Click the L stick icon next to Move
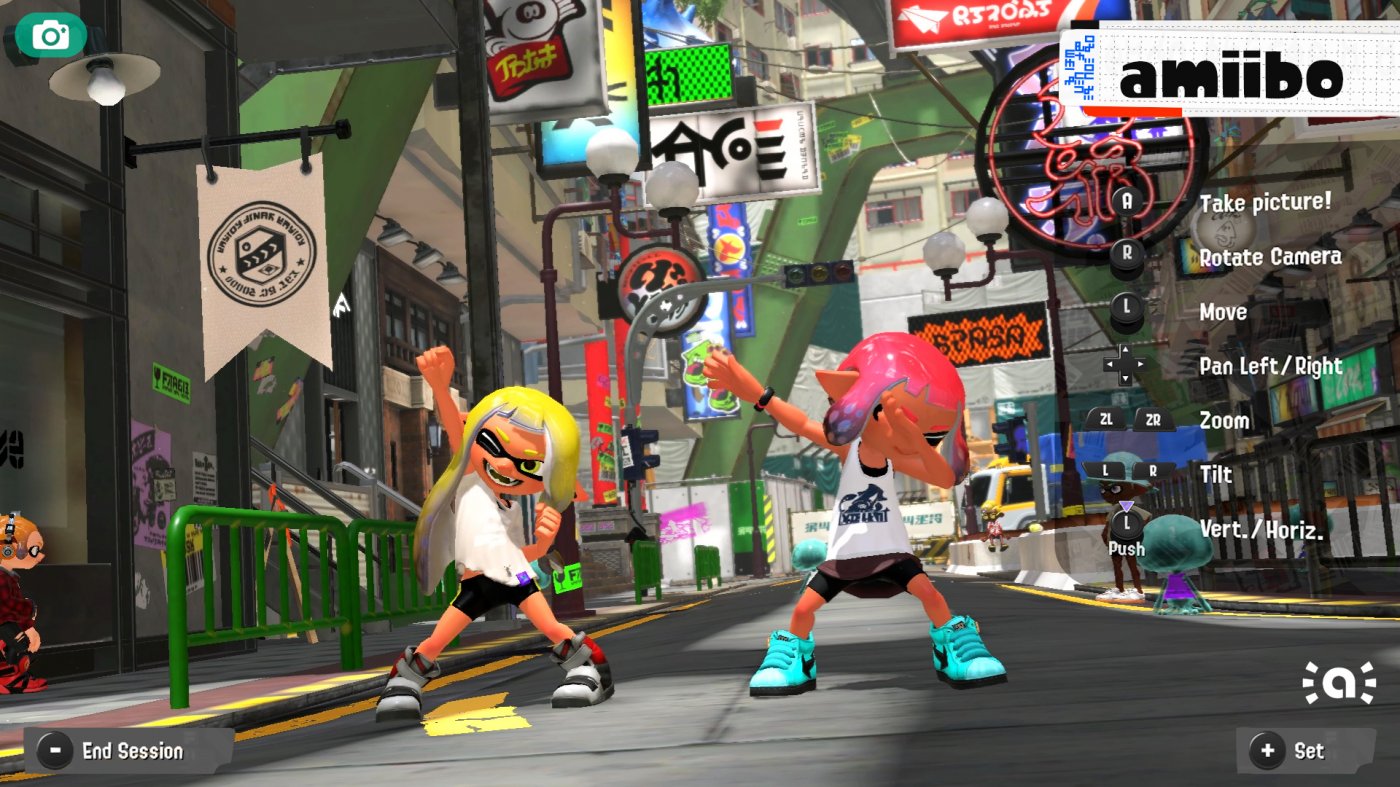 [1128, 304]
